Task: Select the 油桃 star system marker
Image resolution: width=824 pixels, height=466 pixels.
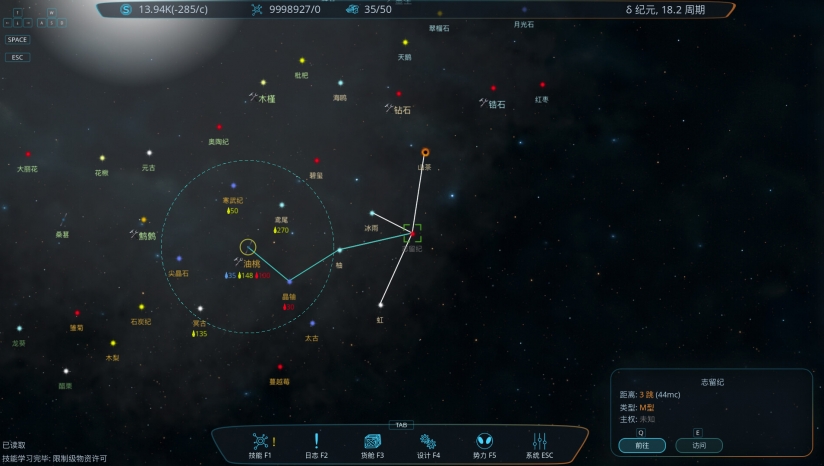Action: point(248,247)
